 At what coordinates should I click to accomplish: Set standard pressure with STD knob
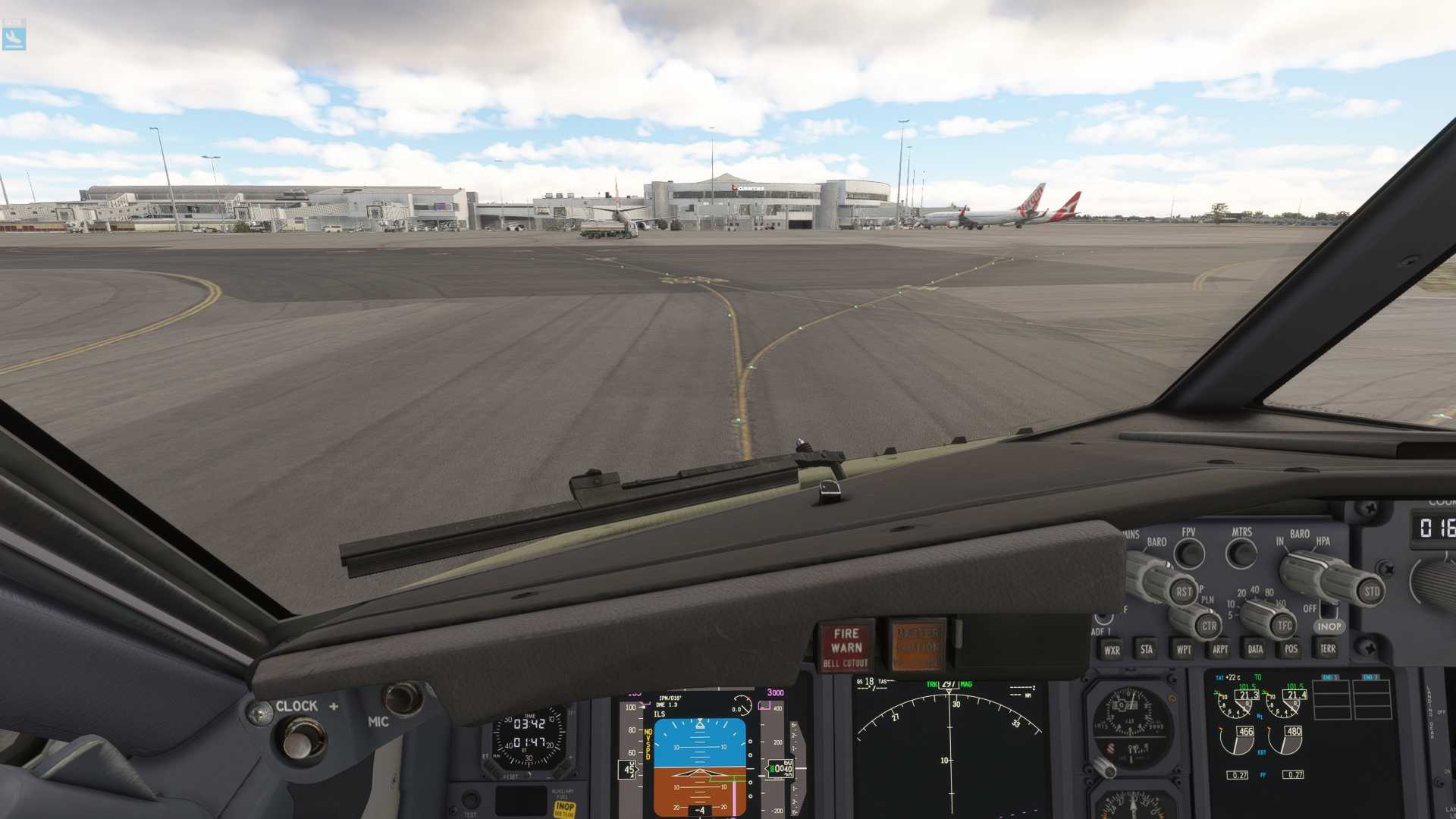click(1371, 591)
